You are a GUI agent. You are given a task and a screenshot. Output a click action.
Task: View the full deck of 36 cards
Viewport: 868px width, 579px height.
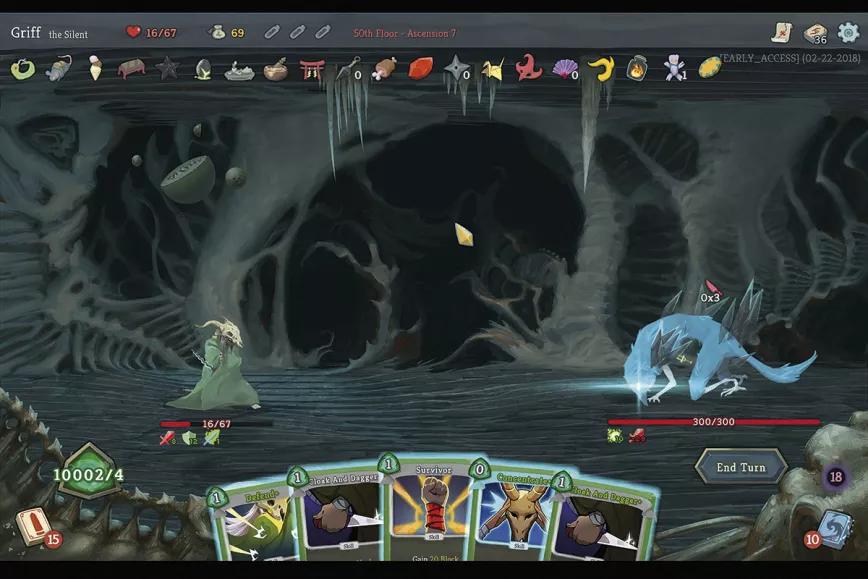pos(816,33)
